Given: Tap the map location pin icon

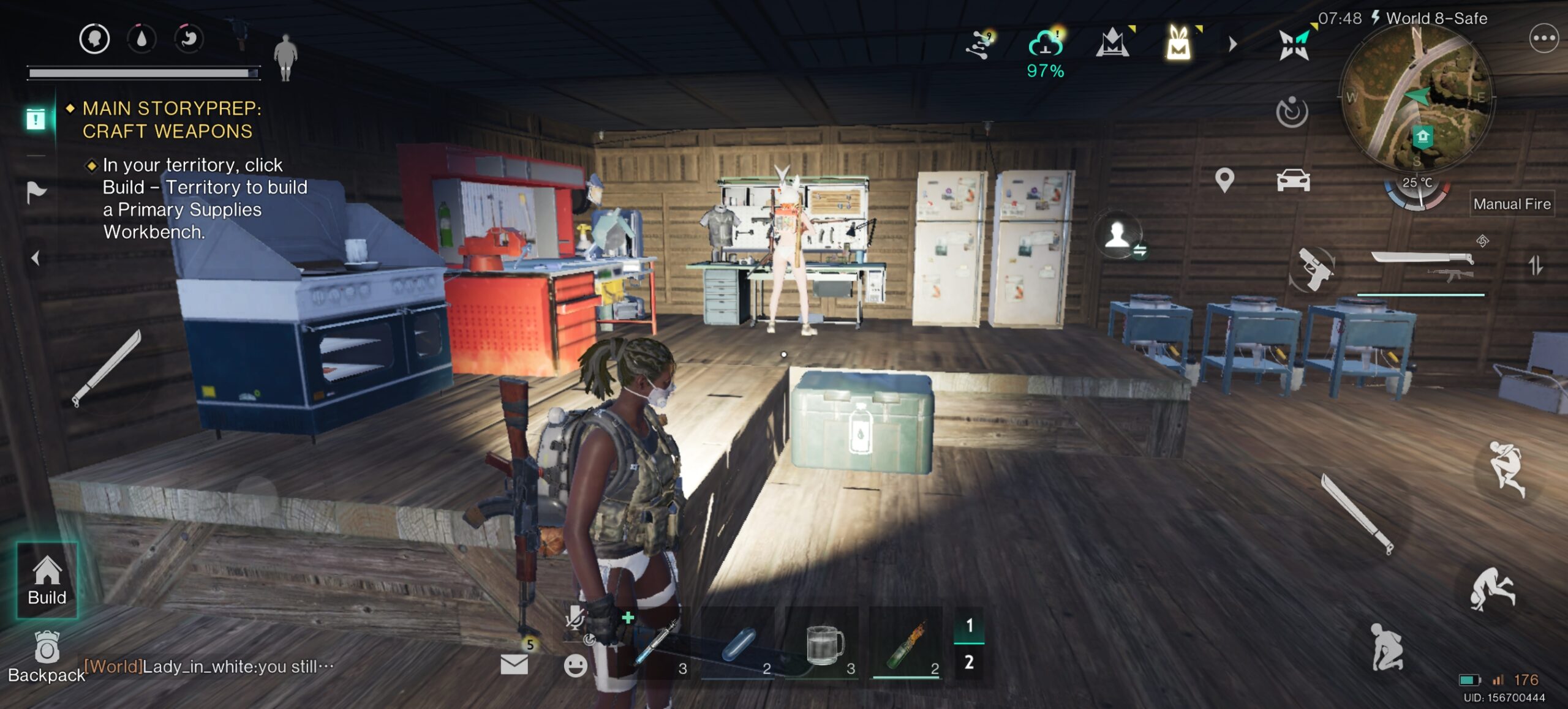Looking at the screenshot, I should coord(1224,181).
